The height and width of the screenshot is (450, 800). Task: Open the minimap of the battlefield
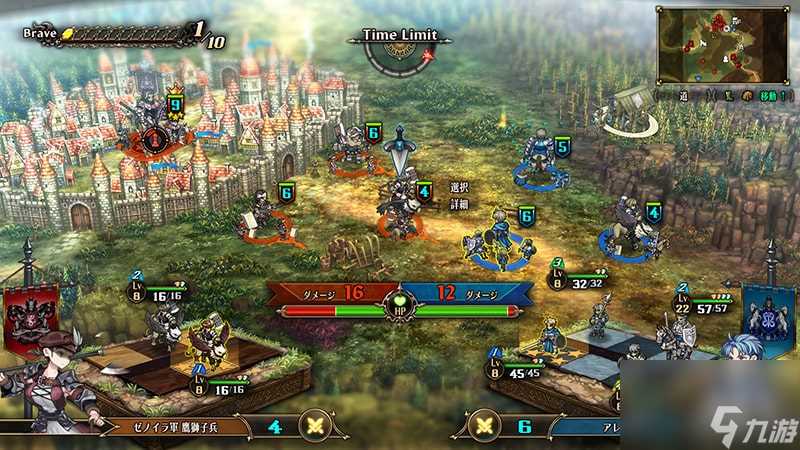click(x=724, y=45)
